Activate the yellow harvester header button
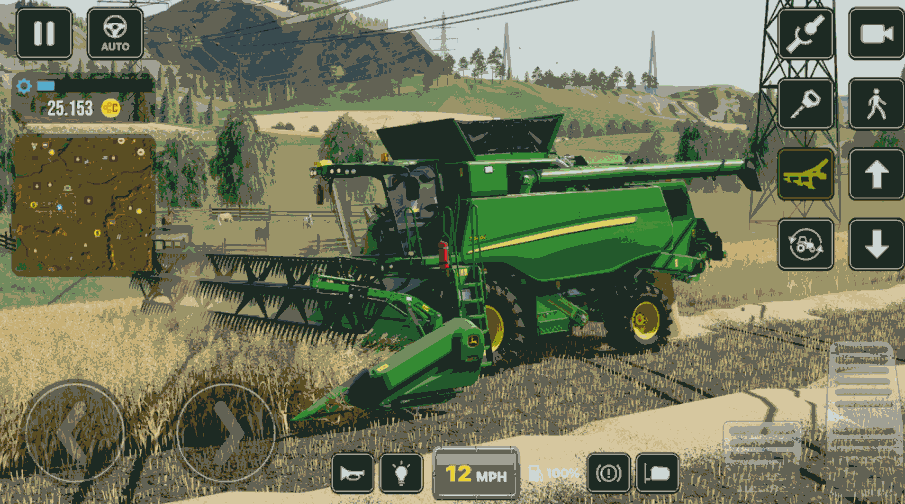 click(806, 174)
